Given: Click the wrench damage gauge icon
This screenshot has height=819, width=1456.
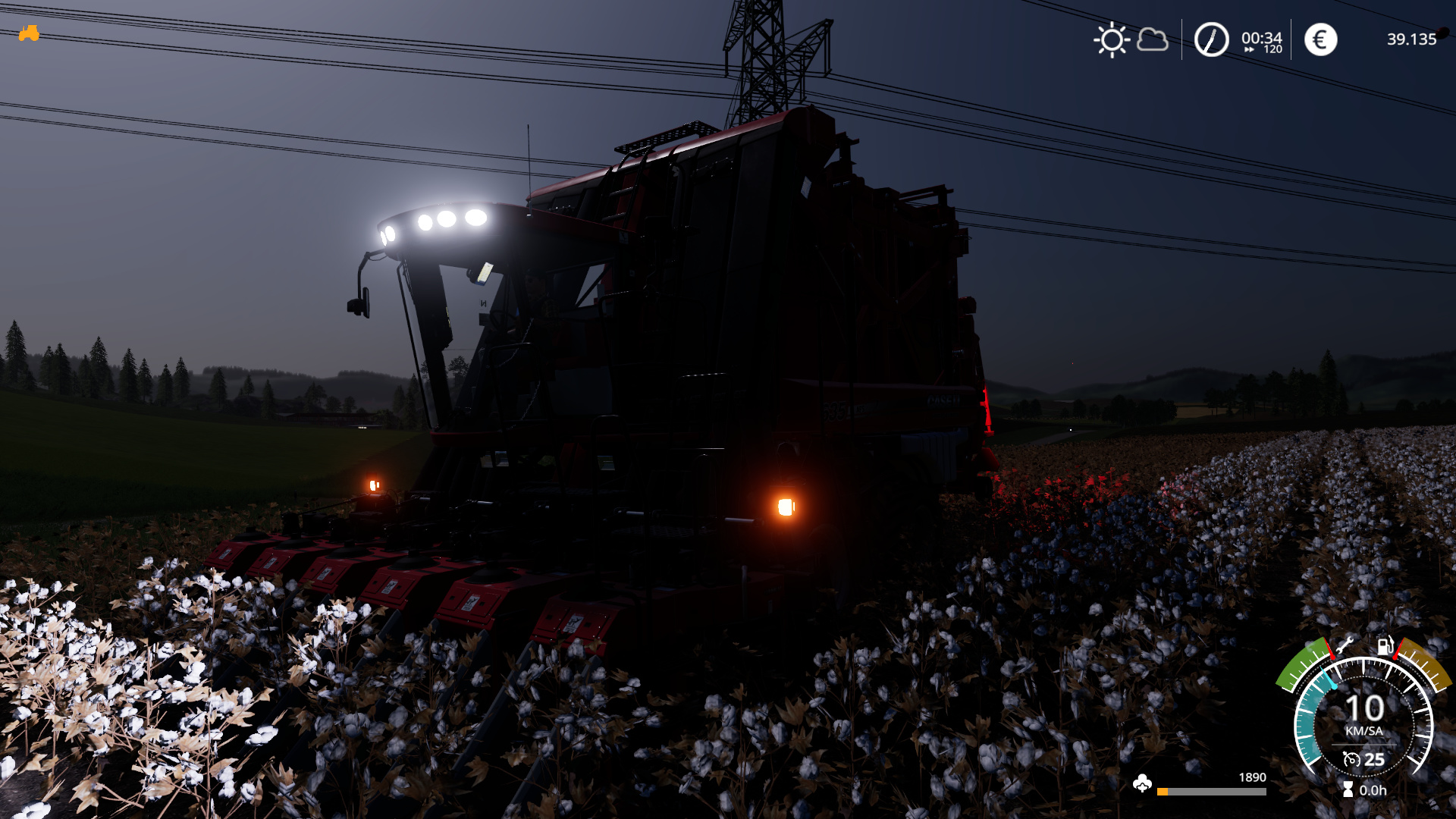Looking at the screenshot, I should (x=1345, y=645).
